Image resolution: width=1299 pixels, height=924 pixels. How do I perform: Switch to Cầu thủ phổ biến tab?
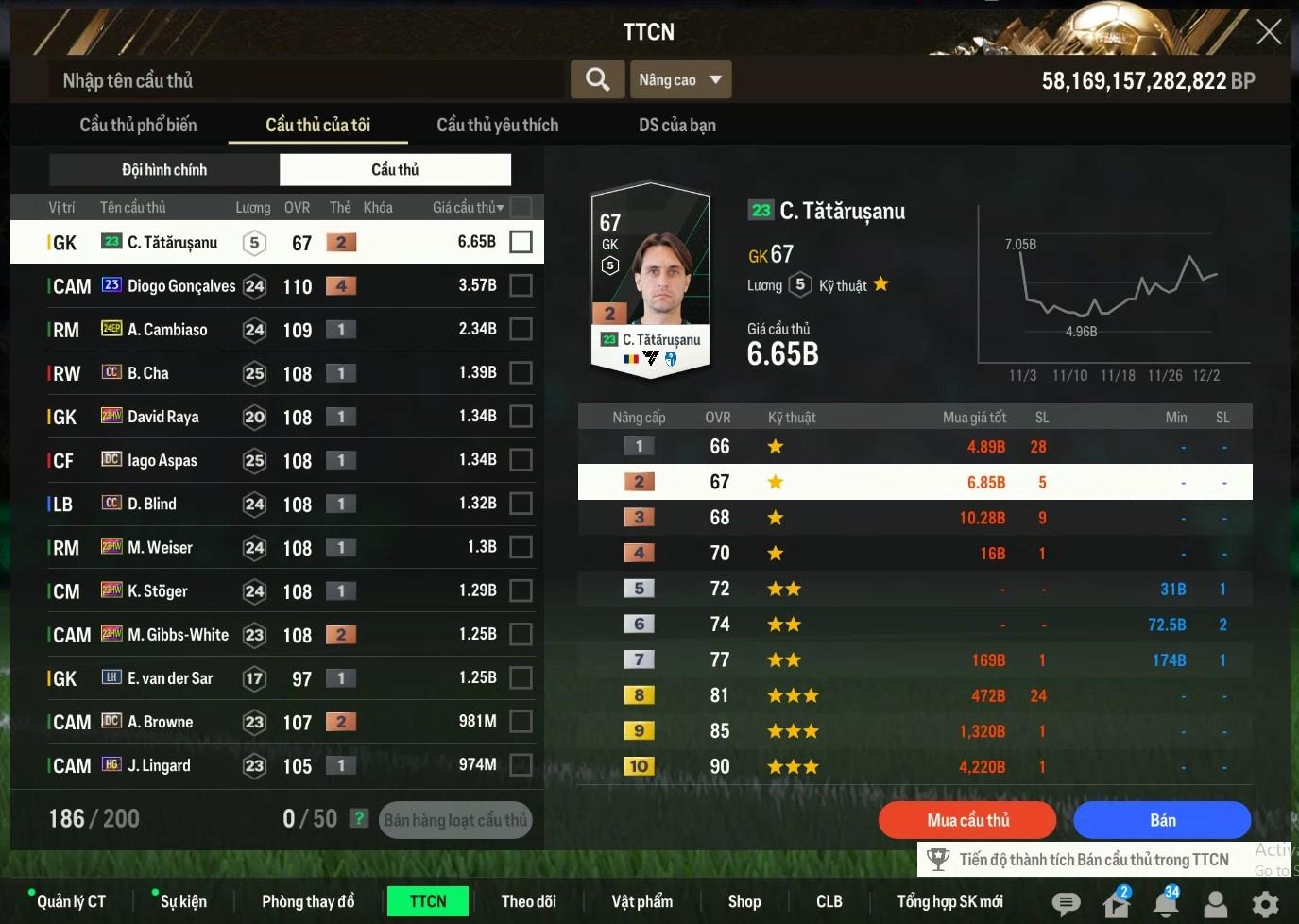click(x=138, y=125)
